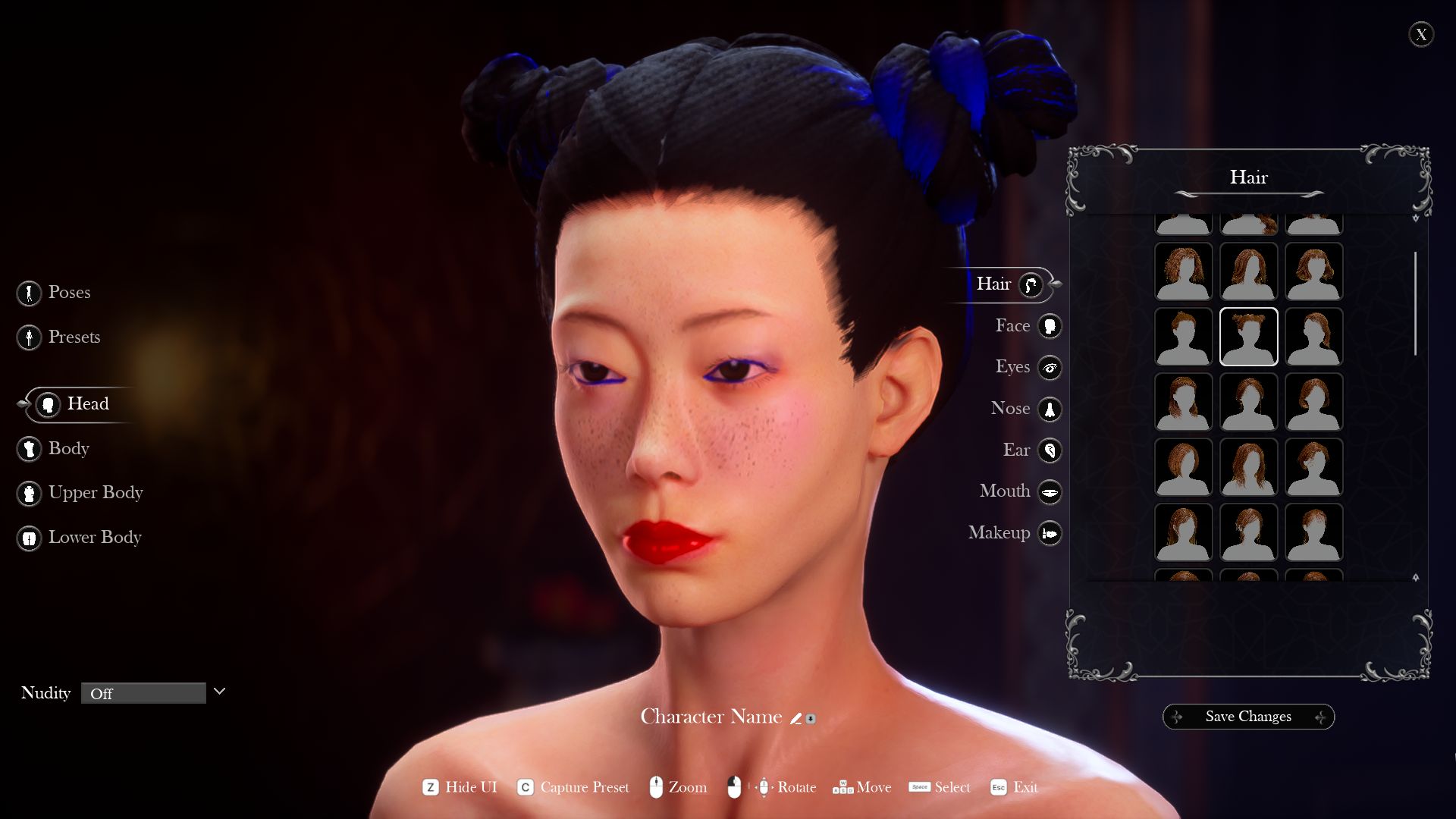The image size is (1456, 819).
Task: Select the Face category icon
Action: tap(1050, 325)
